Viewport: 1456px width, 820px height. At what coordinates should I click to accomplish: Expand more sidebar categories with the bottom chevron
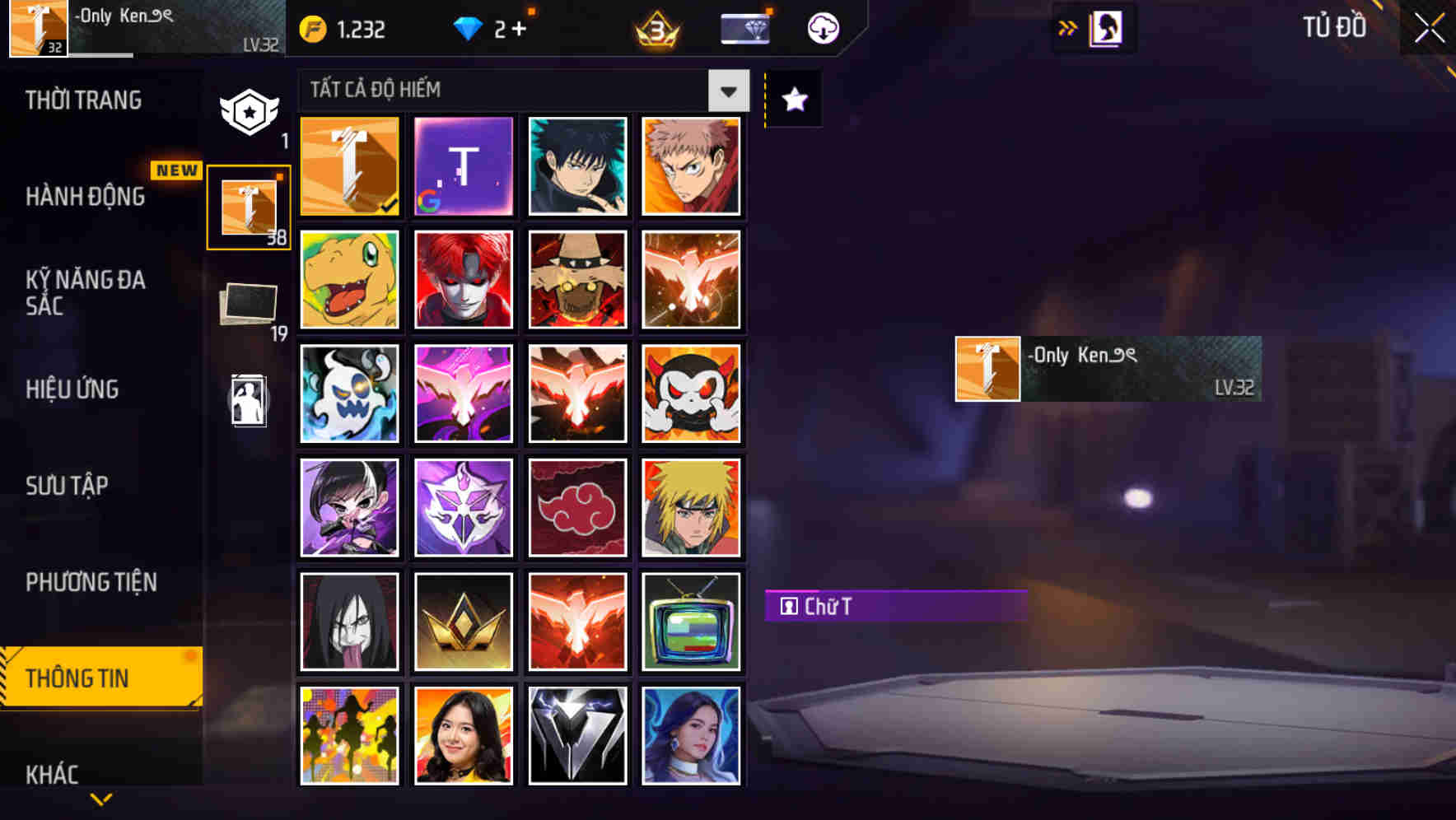tap(100, 797)
